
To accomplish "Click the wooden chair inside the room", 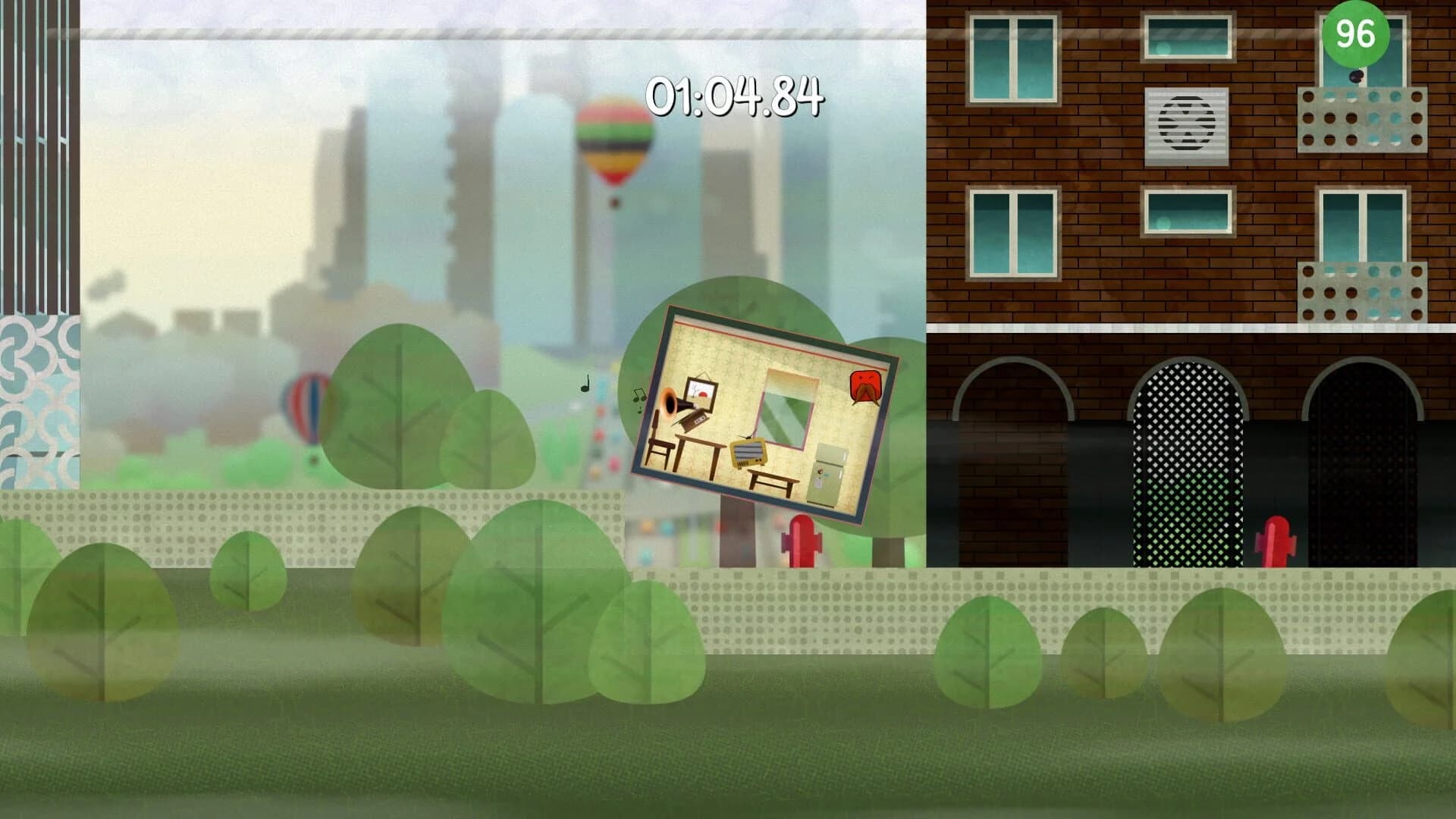I will click(x=660, y=444).
